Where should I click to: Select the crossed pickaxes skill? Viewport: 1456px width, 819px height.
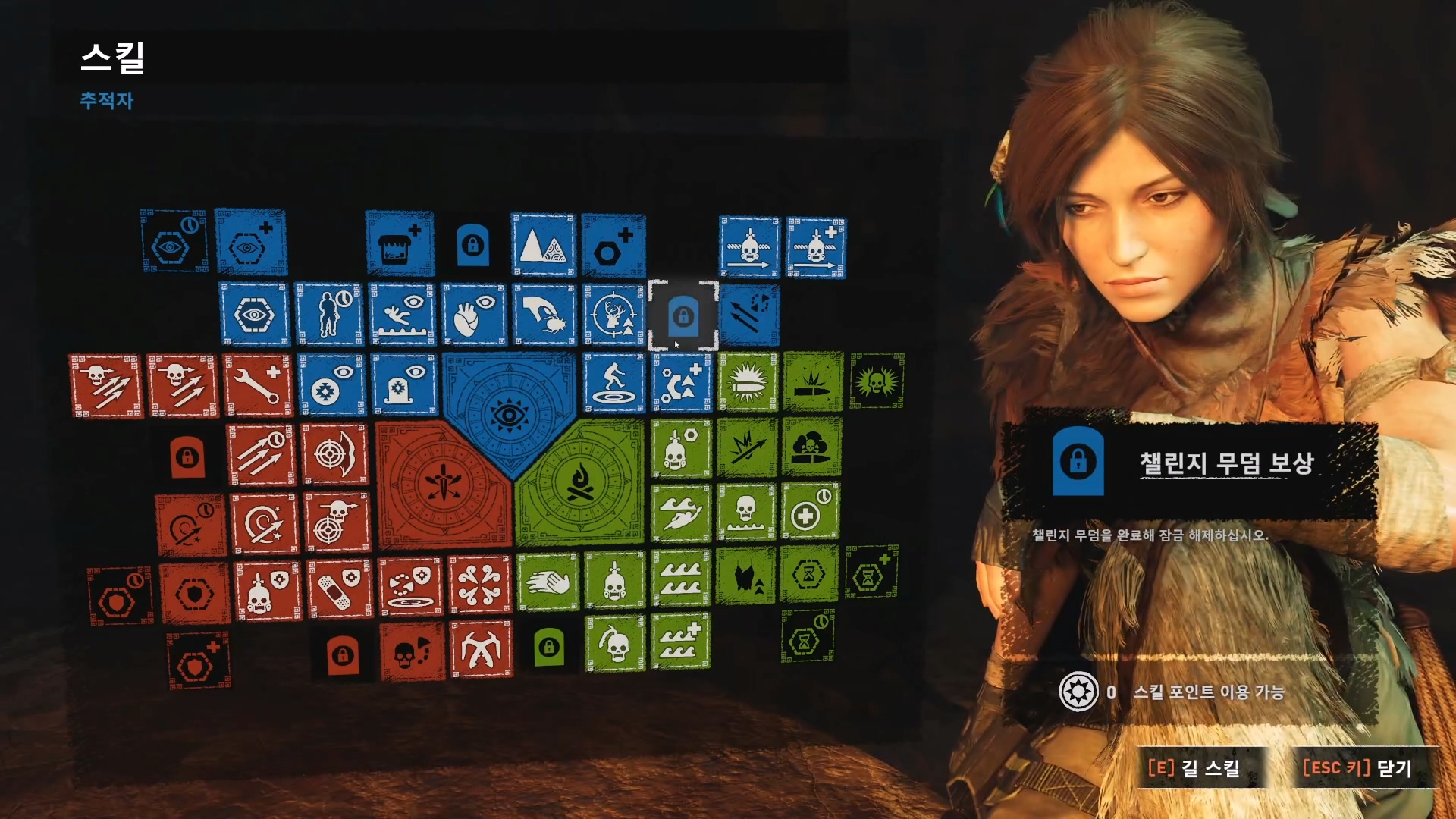(480, 650)
